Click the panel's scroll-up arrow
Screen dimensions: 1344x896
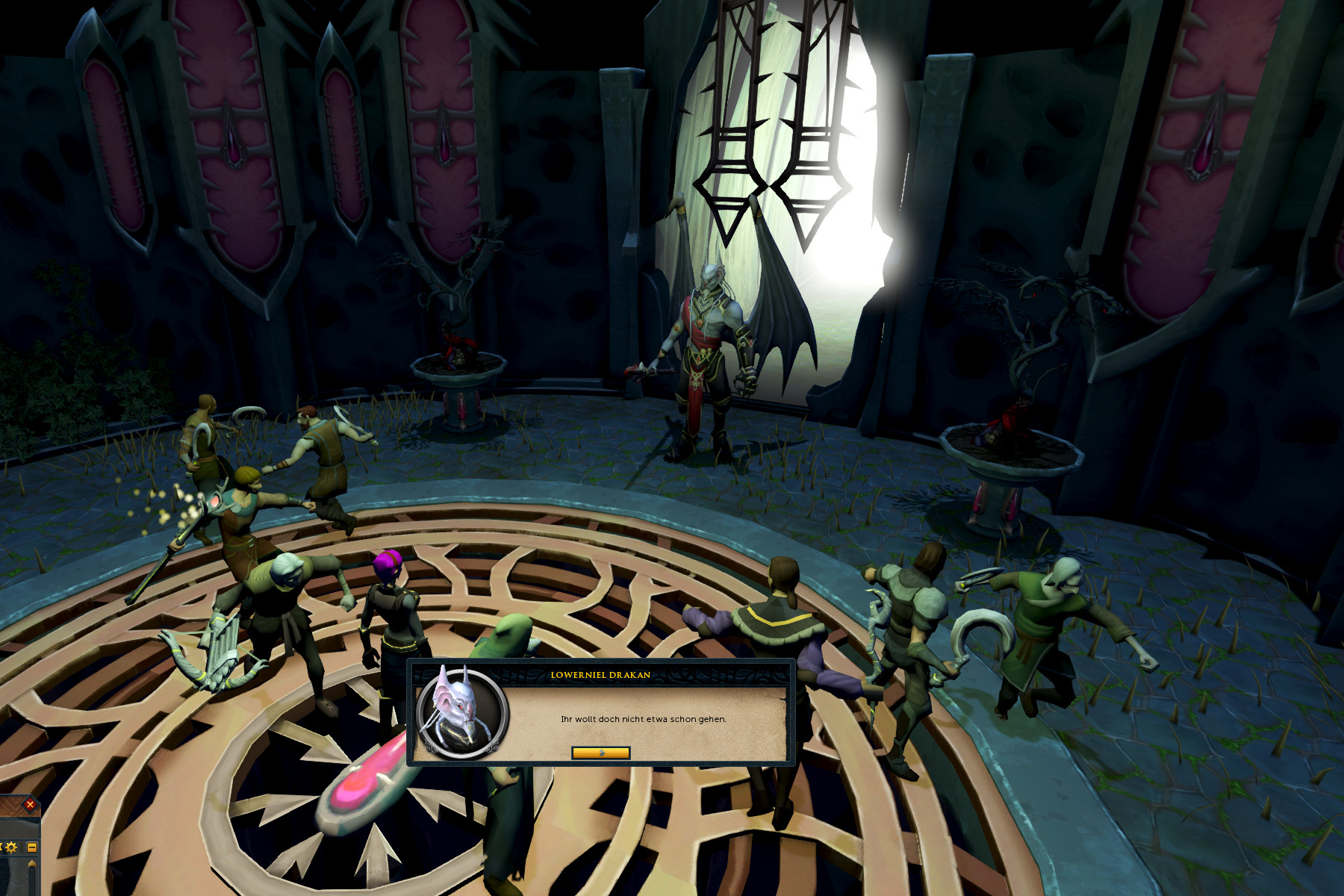(32, 865)
